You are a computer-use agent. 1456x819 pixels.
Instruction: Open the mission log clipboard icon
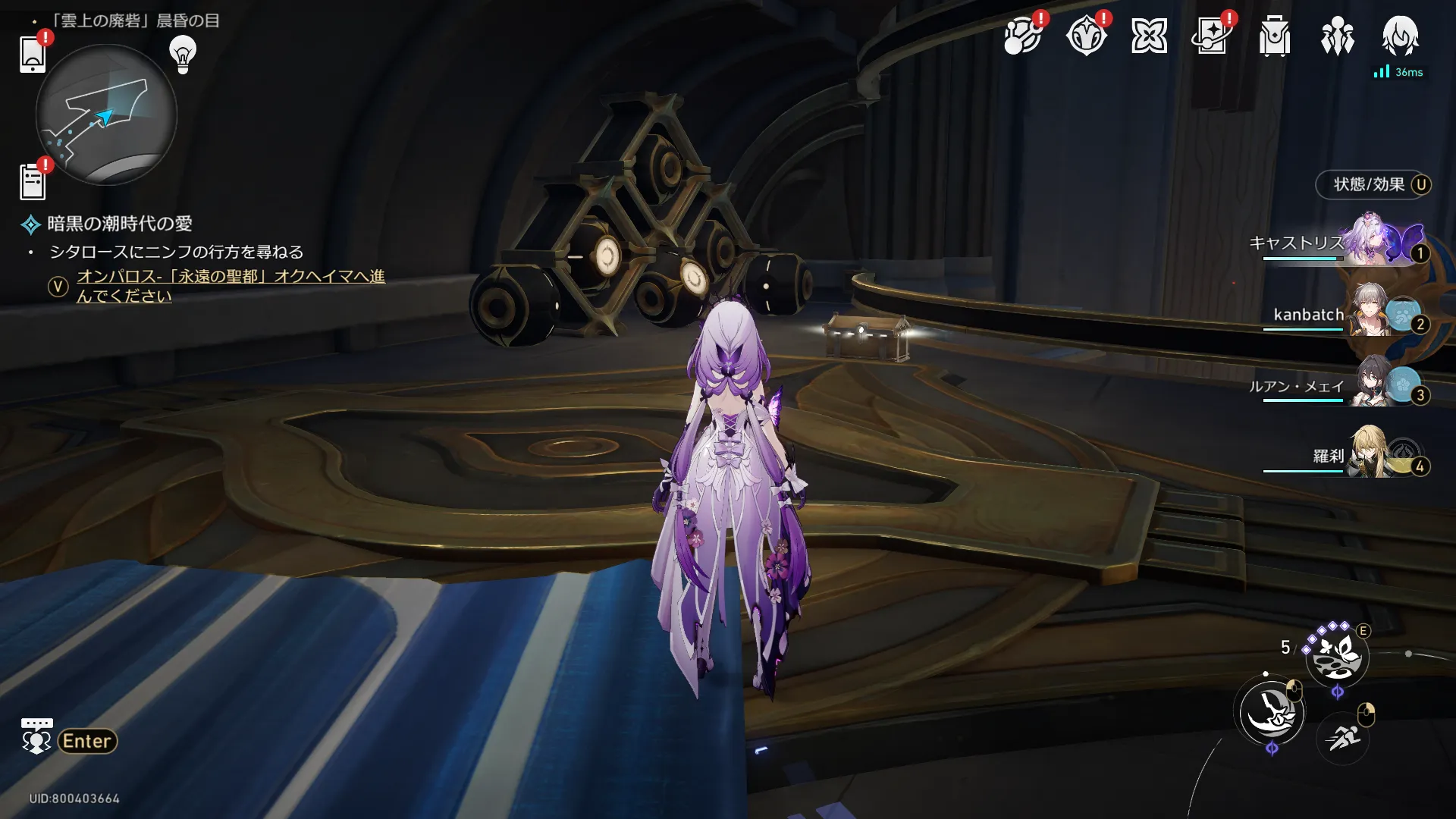pos(33,181)
